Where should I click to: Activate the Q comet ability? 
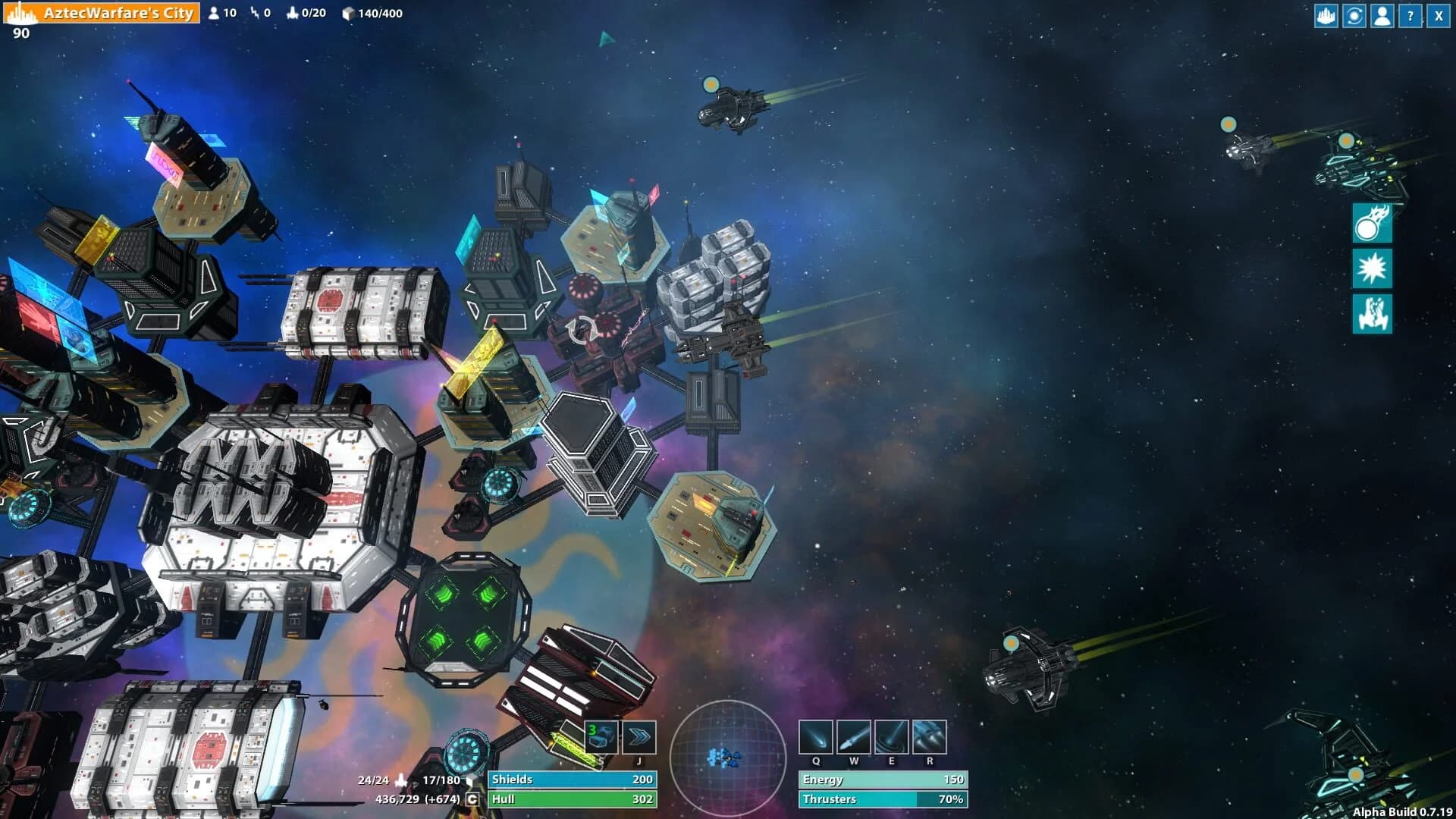coord(816,736)
